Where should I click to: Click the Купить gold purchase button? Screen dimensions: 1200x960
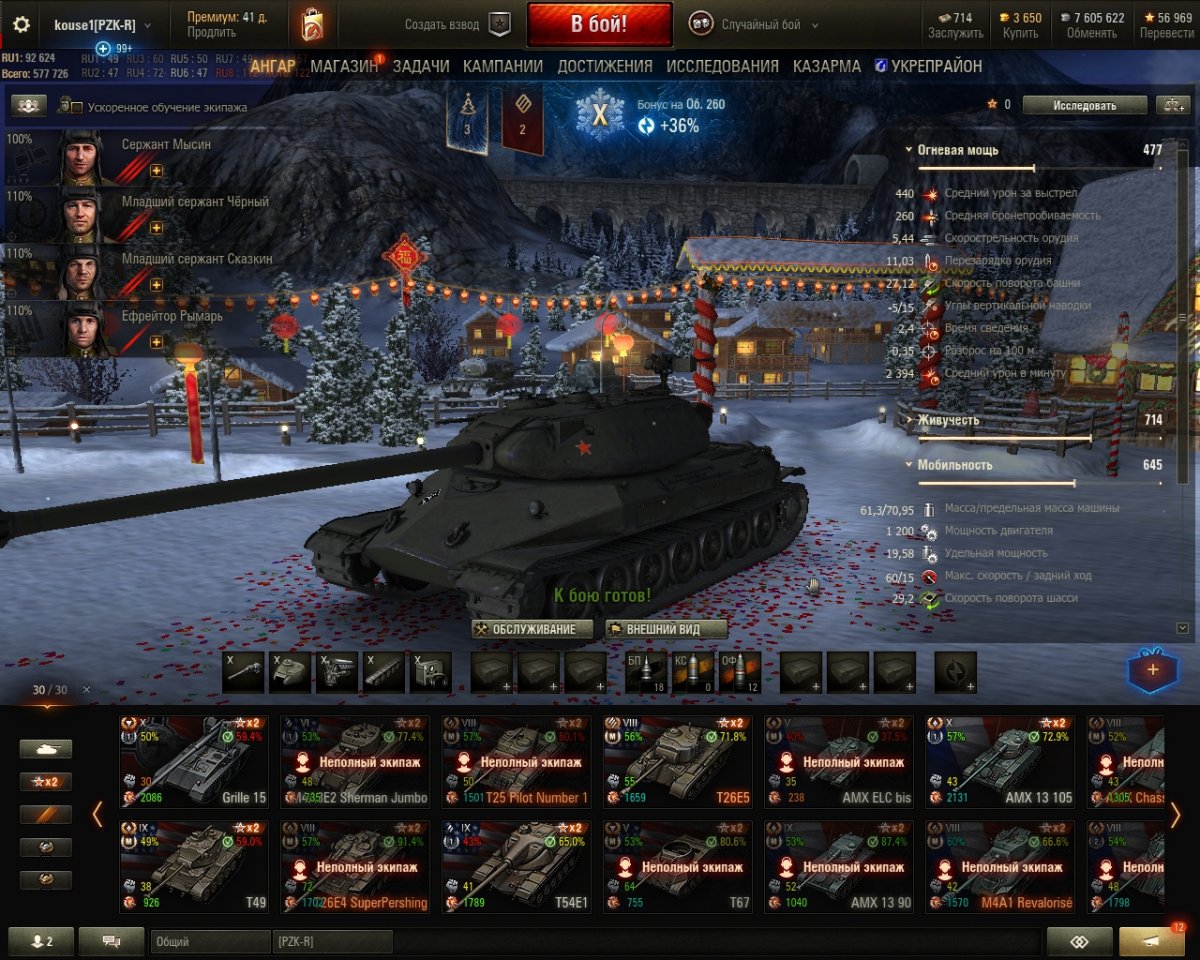click(1020, 25)
